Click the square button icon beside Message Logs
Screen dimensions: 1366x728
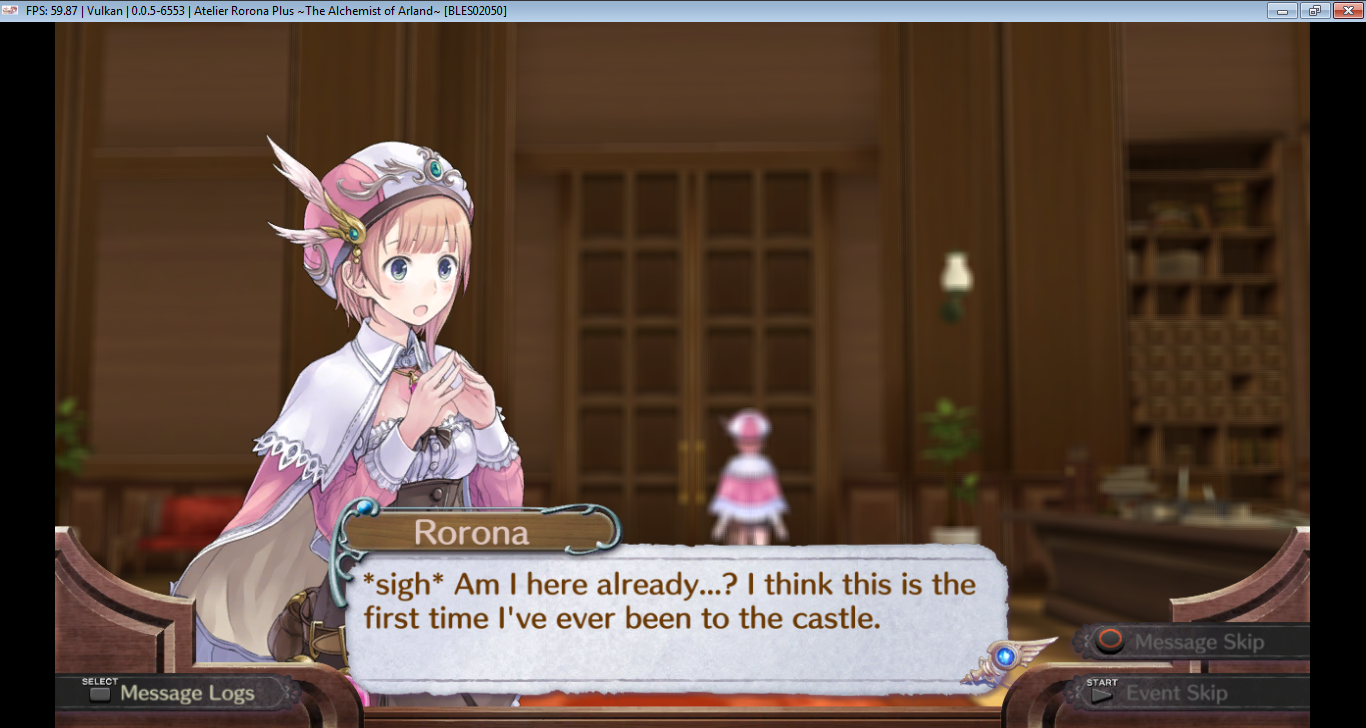pyautogui.click(x=99, y=692)
